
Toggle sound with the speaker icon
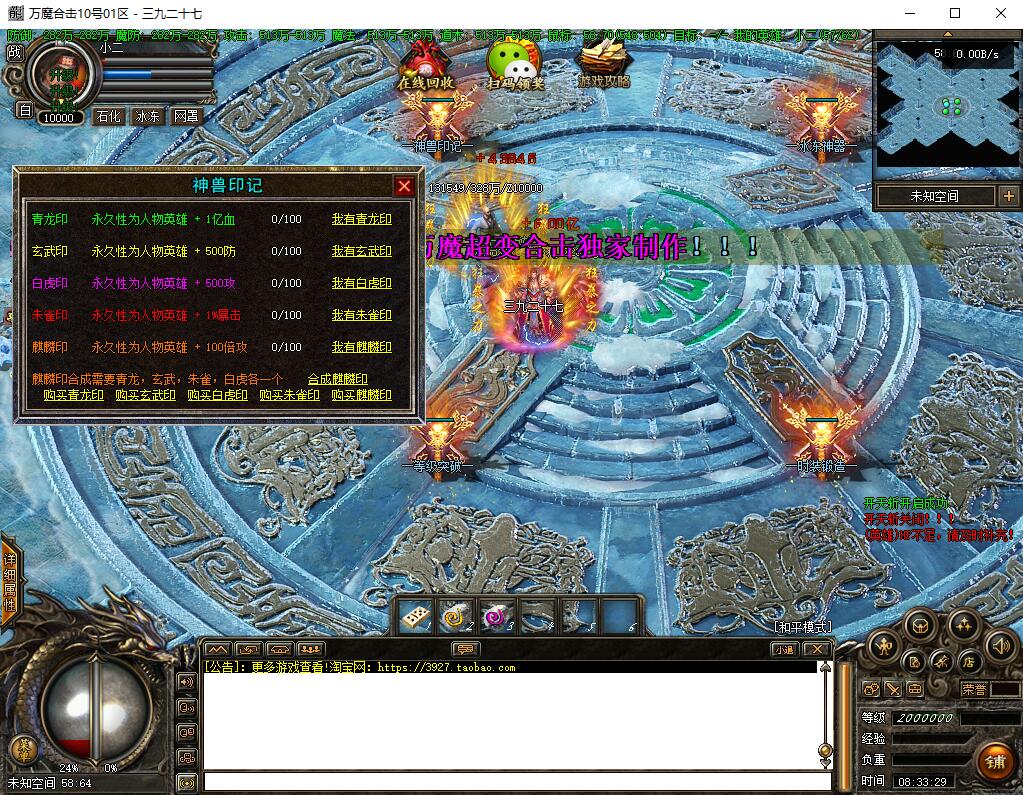click(x=1000, y=645)
